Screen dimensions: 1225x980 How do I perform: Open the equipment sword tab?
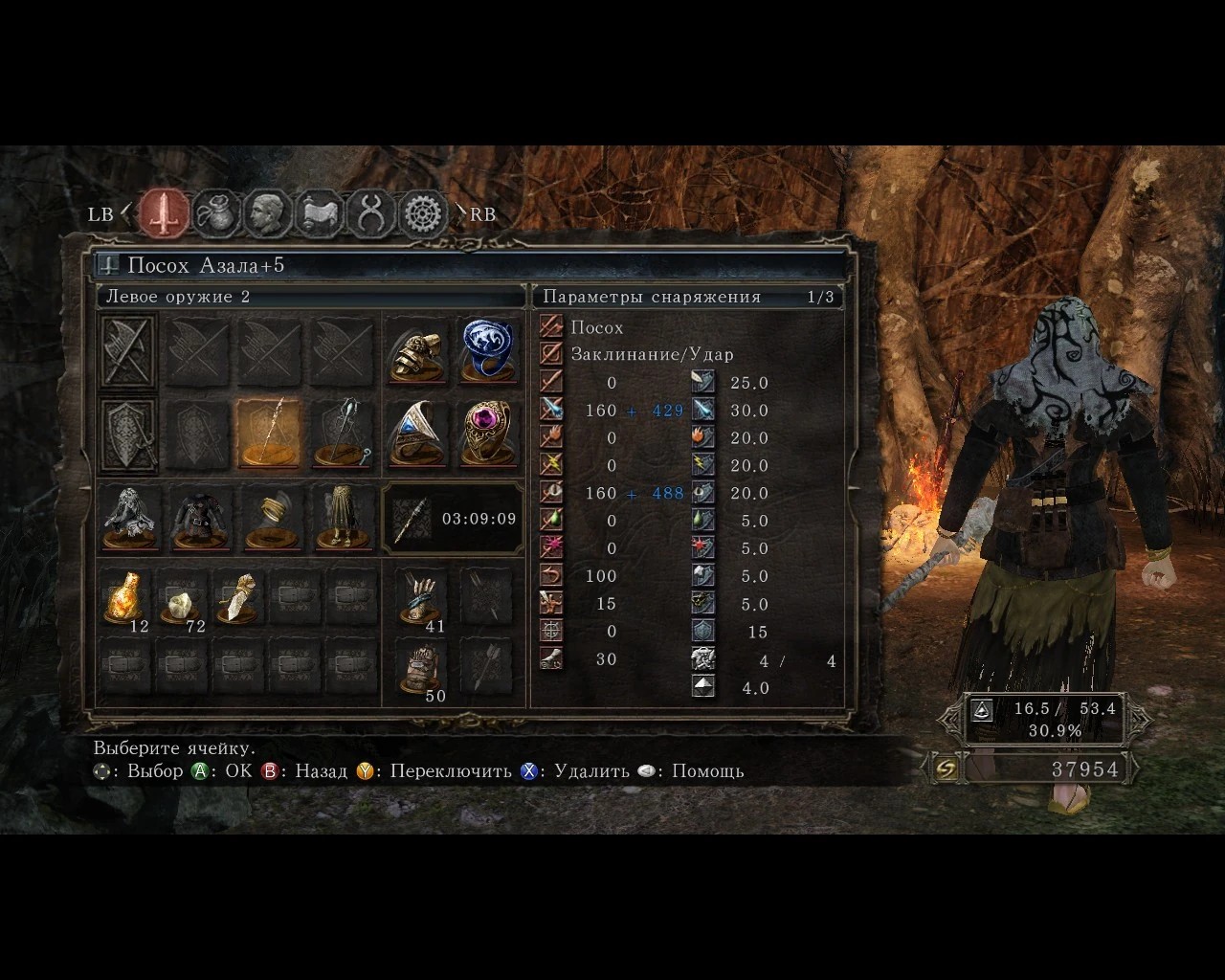click(x=165, y=212)
